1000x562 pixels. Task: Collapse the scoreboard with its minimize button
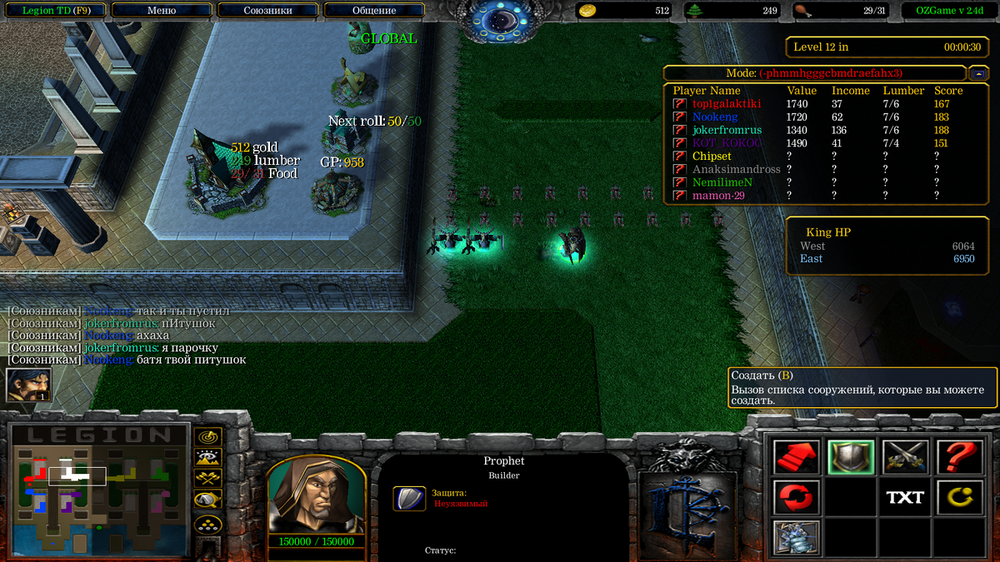pyautogui.click(x=976, y=73)
